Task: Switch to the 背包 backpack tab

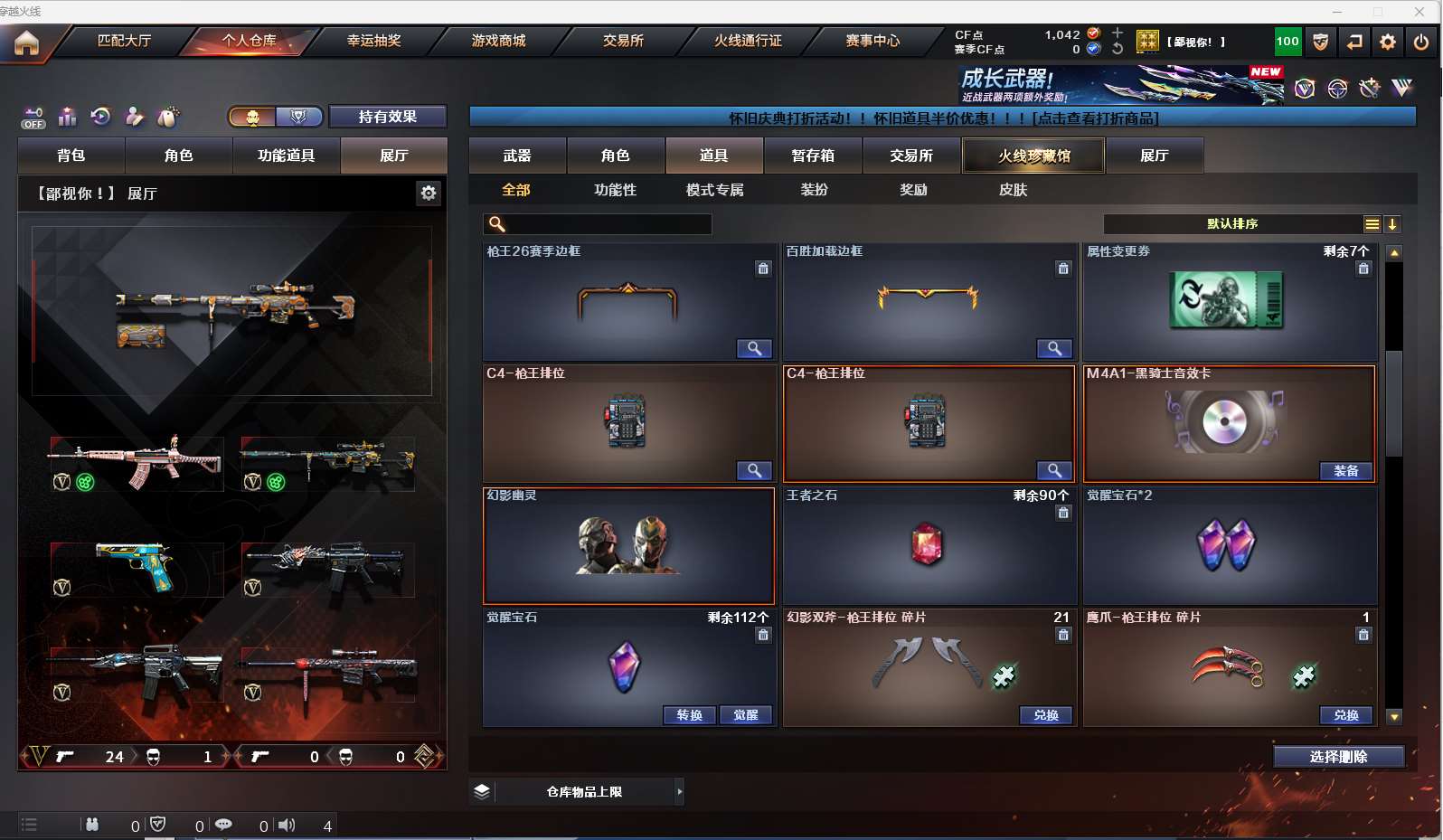Action: (71, 156)
